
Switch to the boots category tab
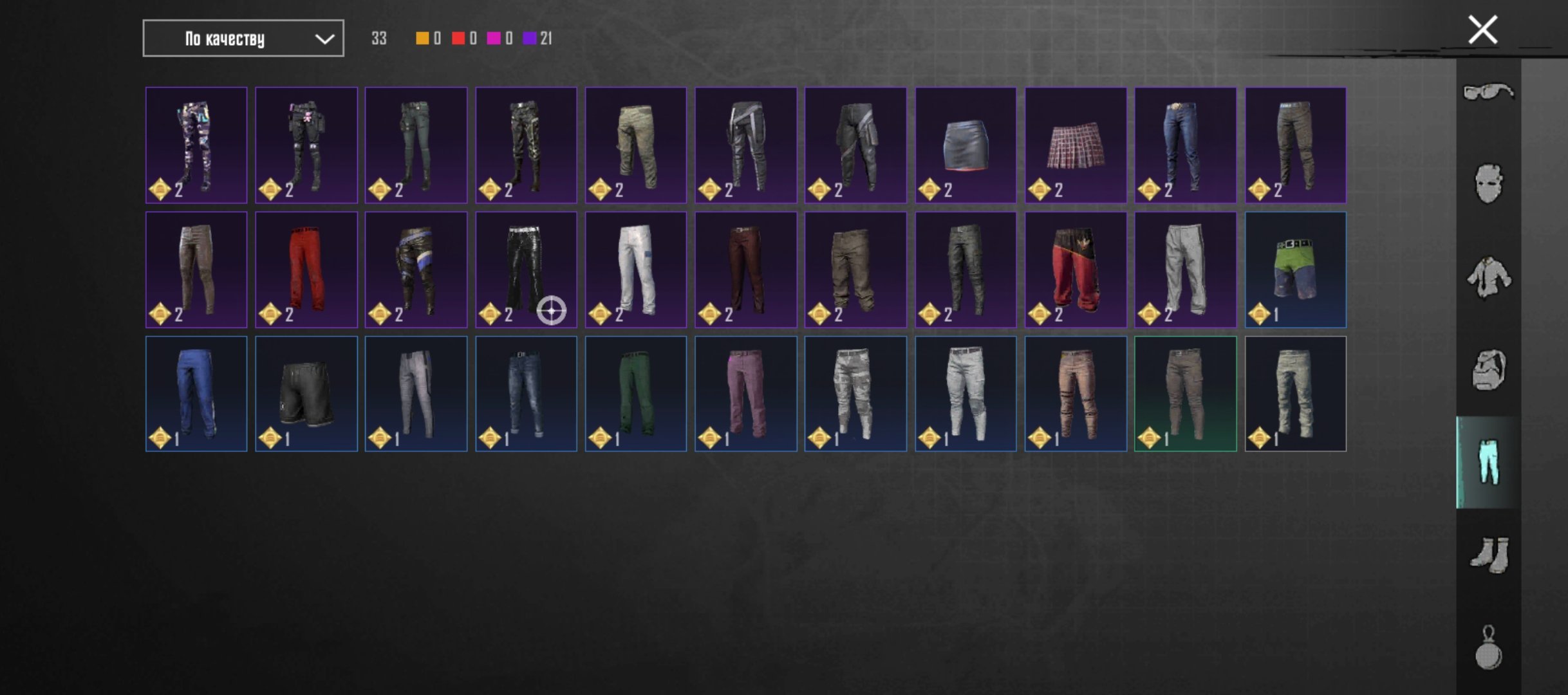click(x=1488, y=555)
